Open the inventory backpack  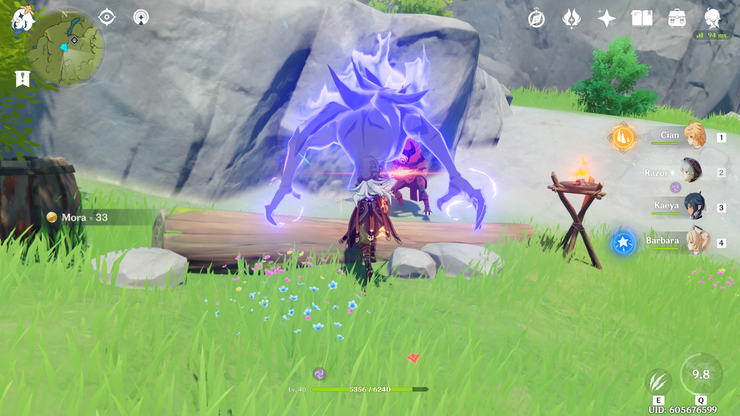(x=677, y=18)
